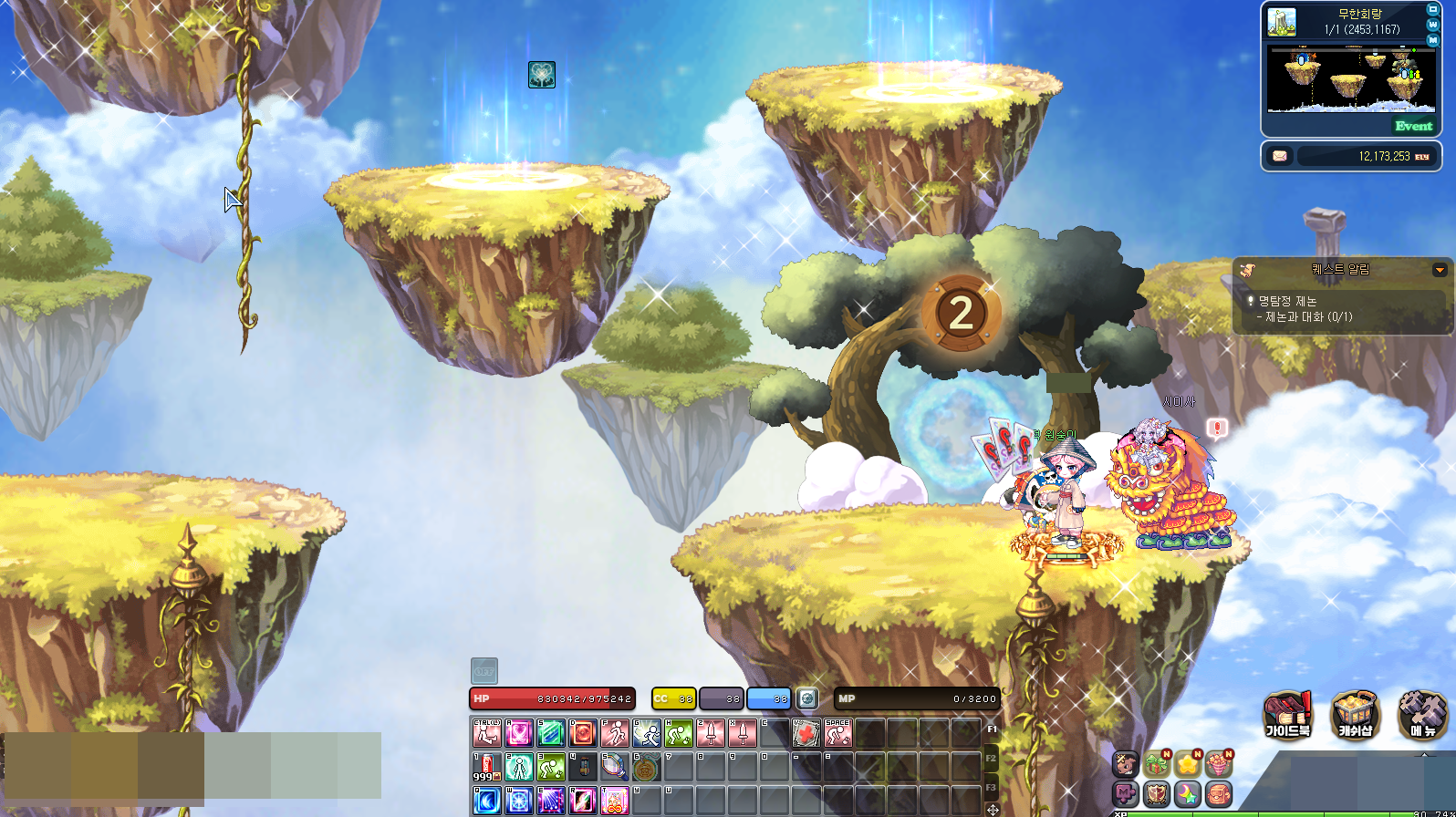The width and height of the screenshot is (1456, 817).
Task: Activate the pink heart card skill
Action: (x=519, y=733)
